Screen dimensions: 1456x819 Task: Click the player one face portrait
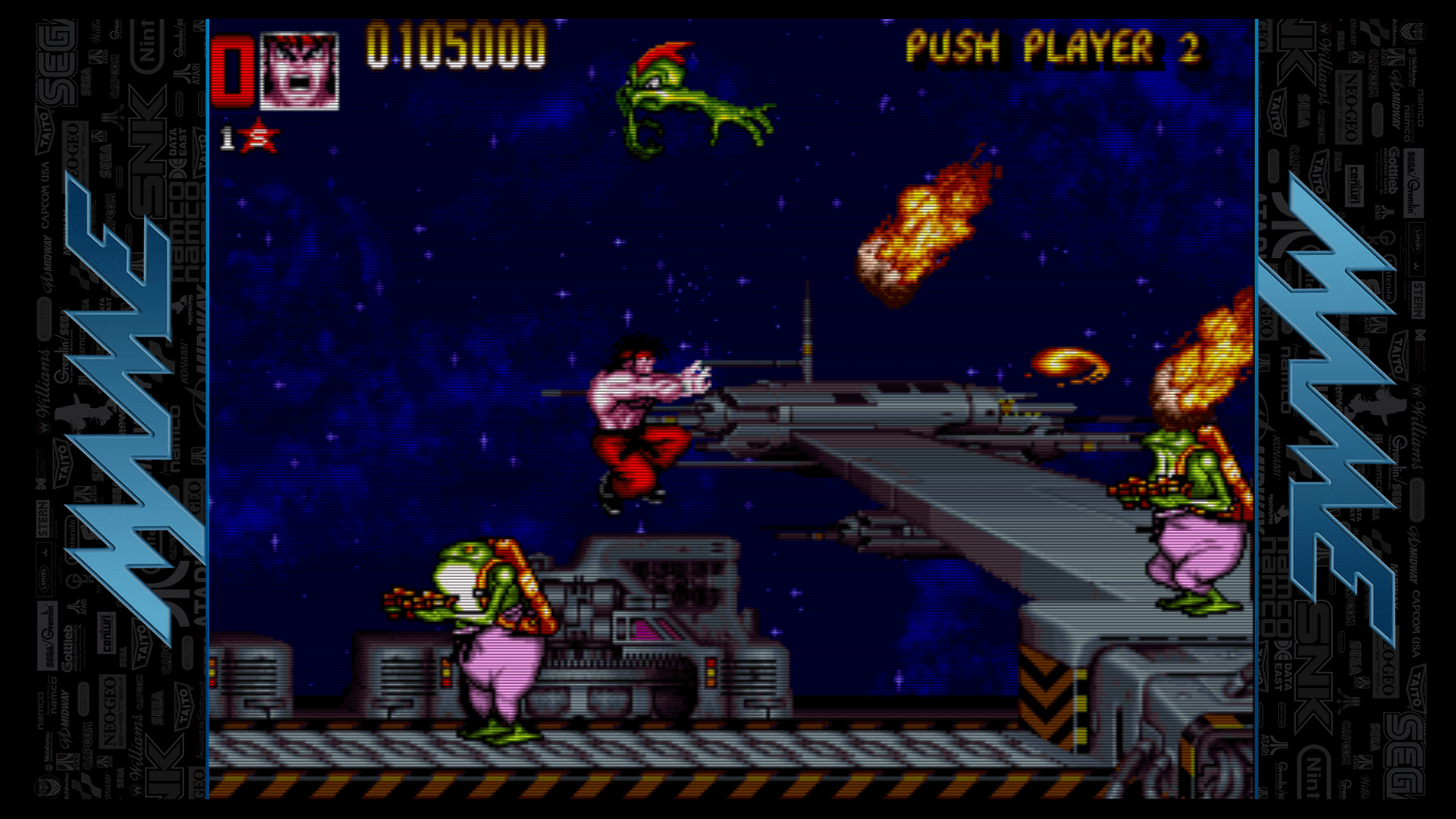point(299,71)
